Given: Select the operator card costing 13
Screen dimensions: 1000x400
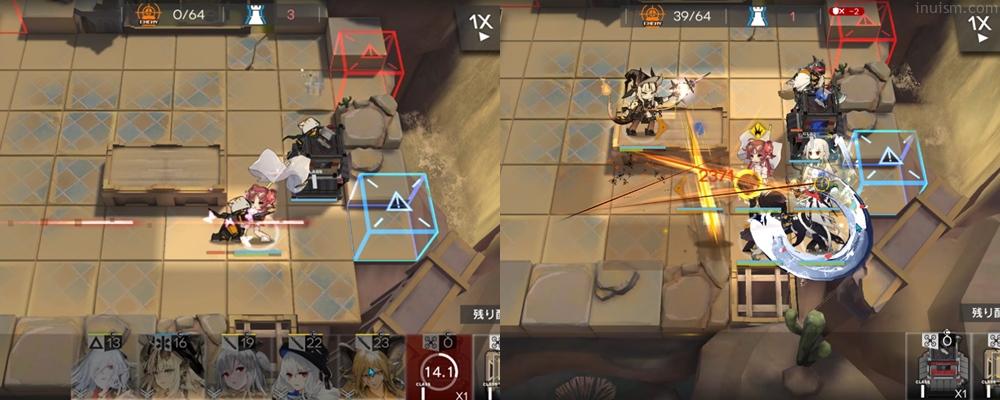Looking at the screenshot, I should coord(103,368).
